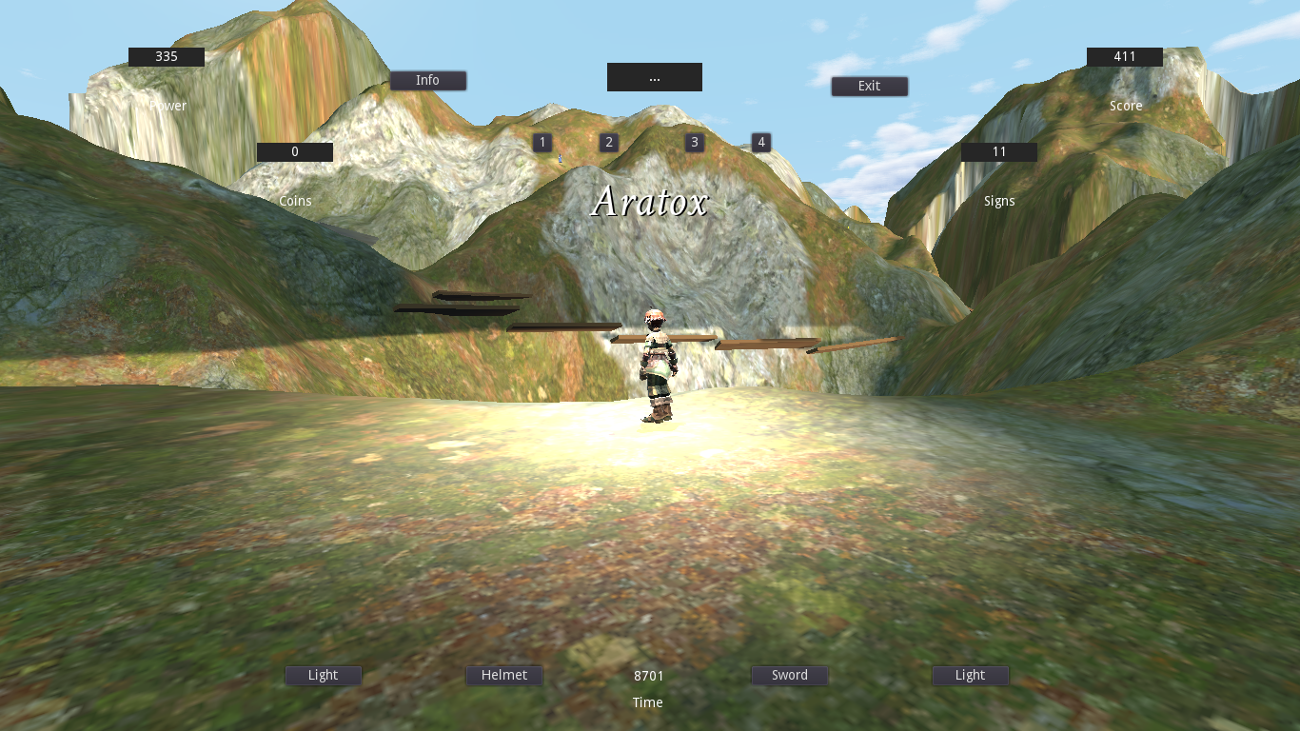Screen dimensions: 1300x731
Task: Open the "..." options panel at top center
Action: (654, 77)
